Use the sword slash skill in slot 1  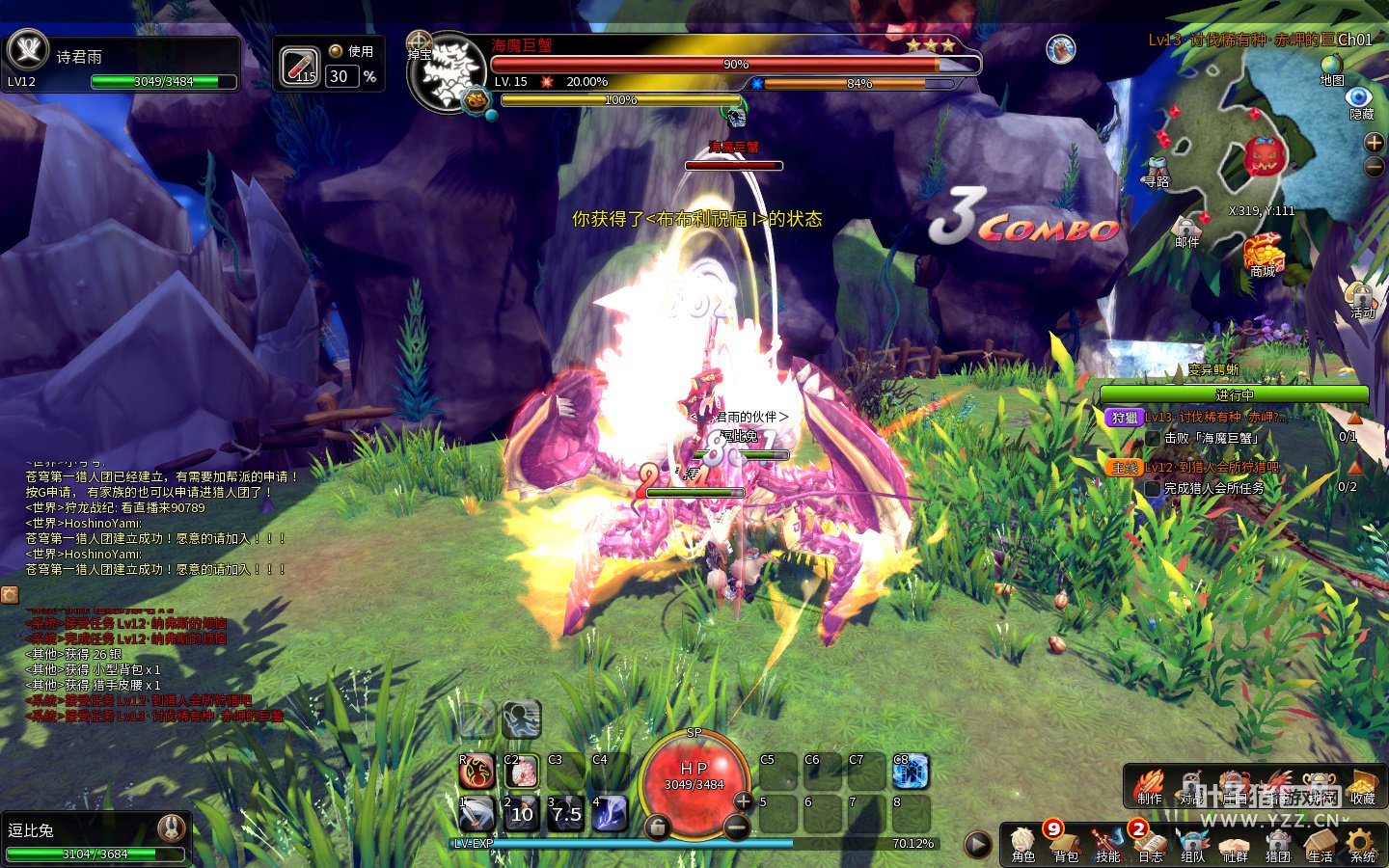click(477, 814)
